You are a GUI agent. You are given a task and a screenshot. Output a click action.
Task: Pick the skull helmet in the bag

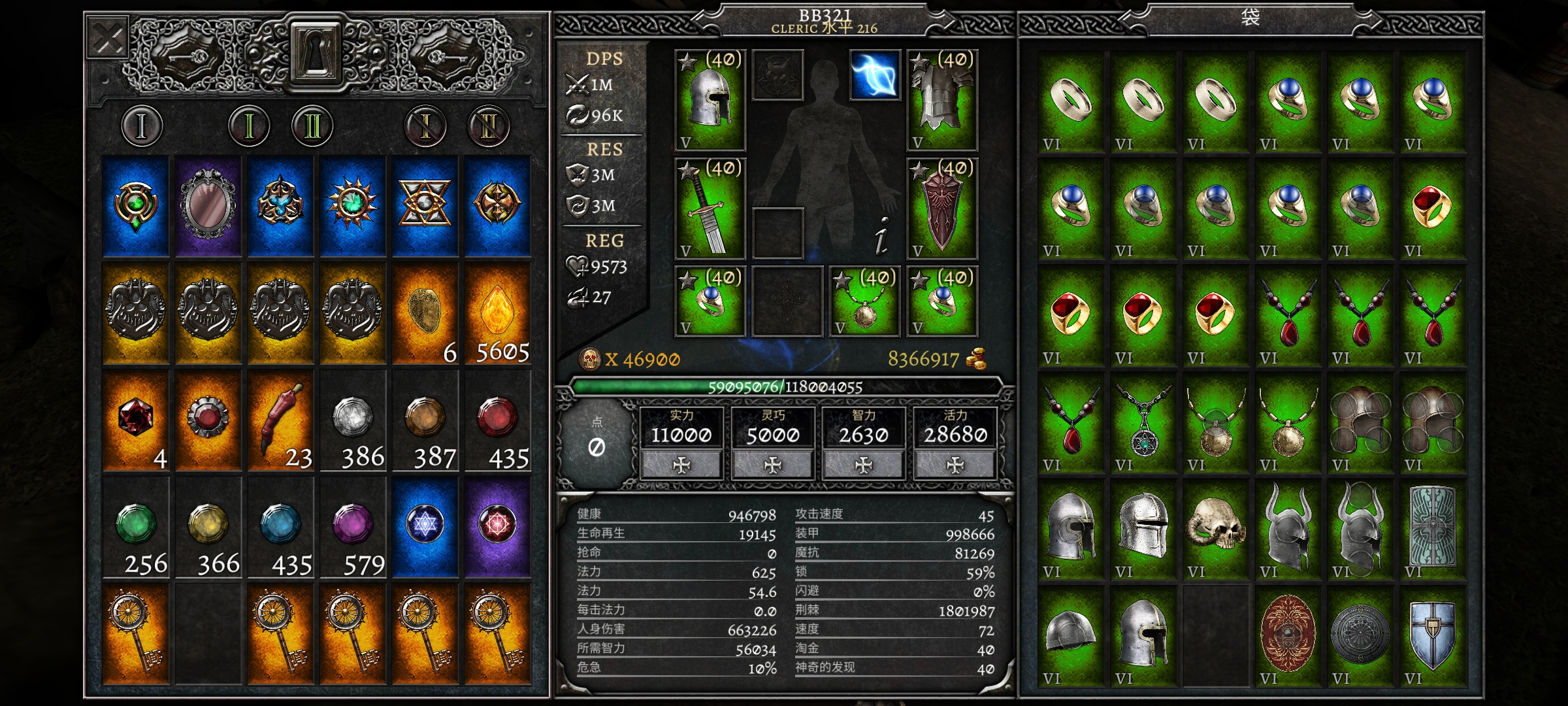pyautogui.click(x=1215, y=529)
